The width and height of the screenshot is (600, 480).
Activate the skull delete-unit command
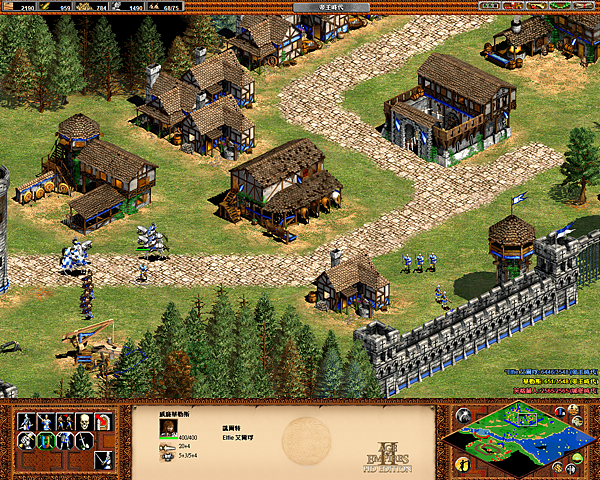pos(85,422)
